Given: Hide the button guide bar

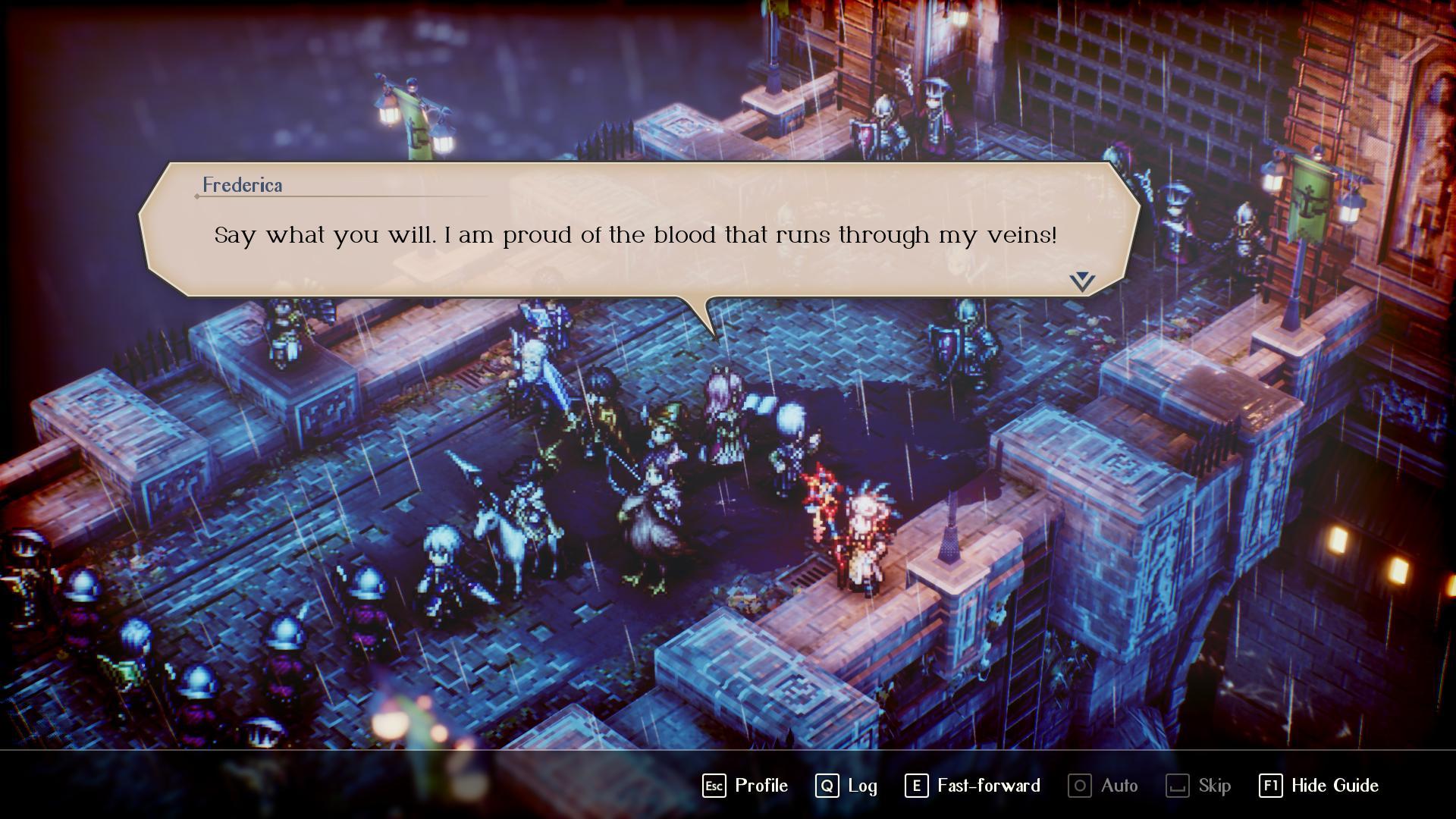Looking at the screenshot, I should coord(1319,786).
